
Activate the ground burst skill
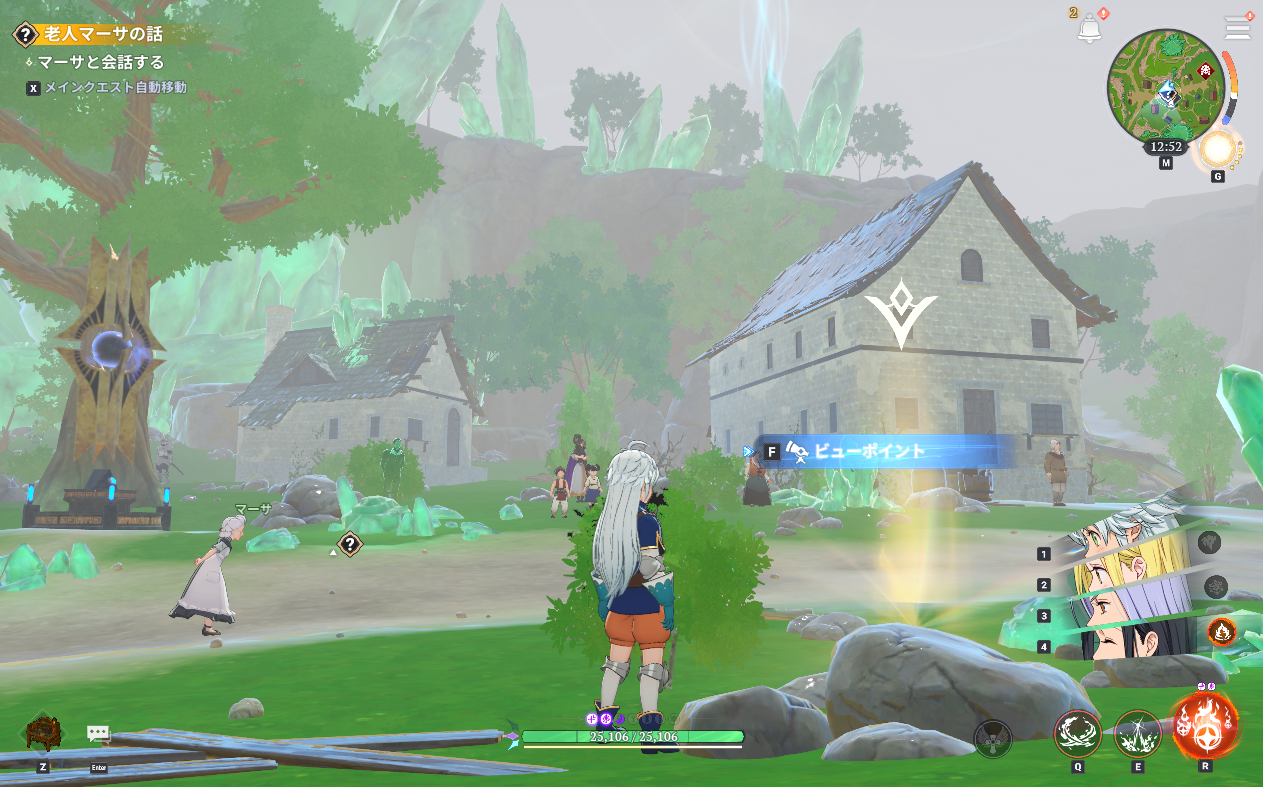(x=1137, y=733)
